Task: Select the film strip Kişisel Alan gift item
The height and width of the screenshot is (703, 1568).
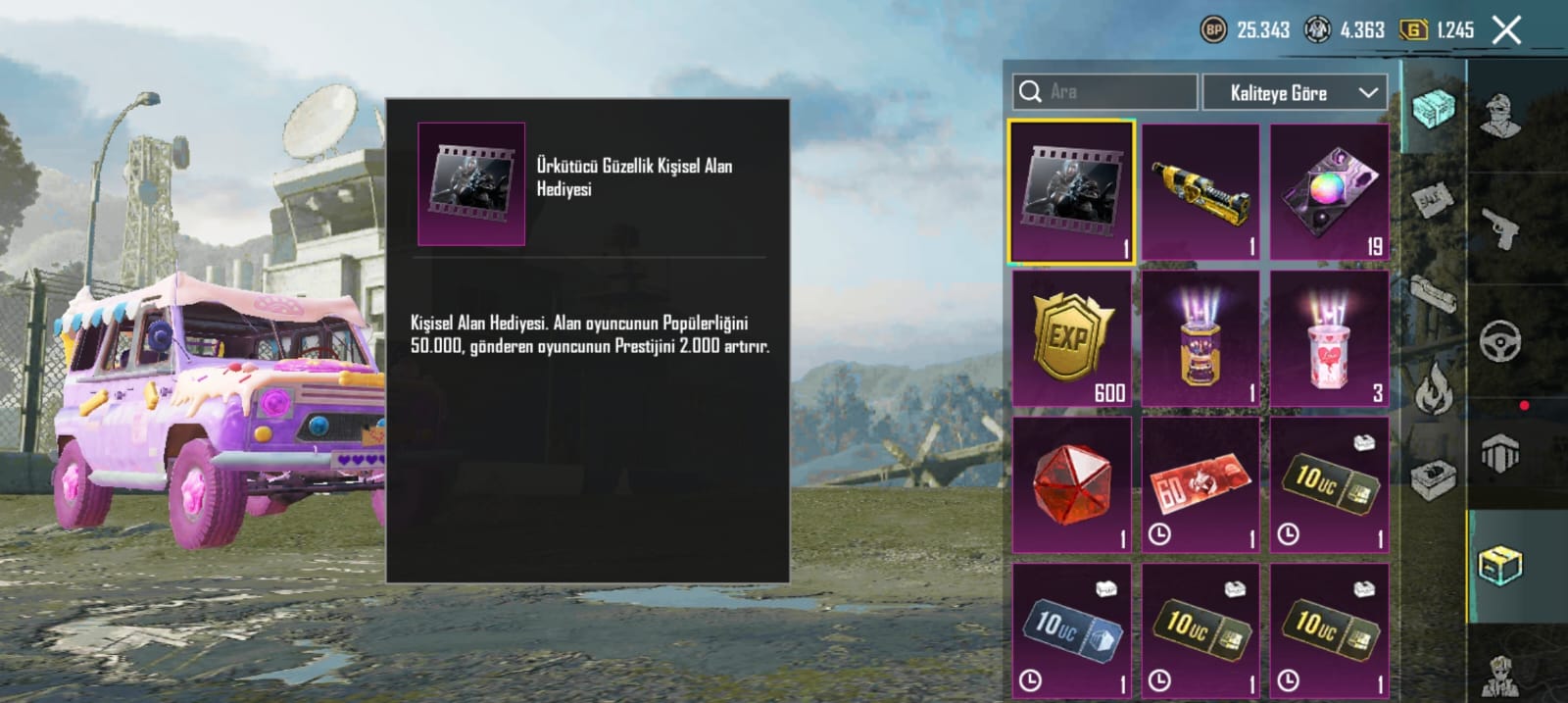Action: point(1071,191)
